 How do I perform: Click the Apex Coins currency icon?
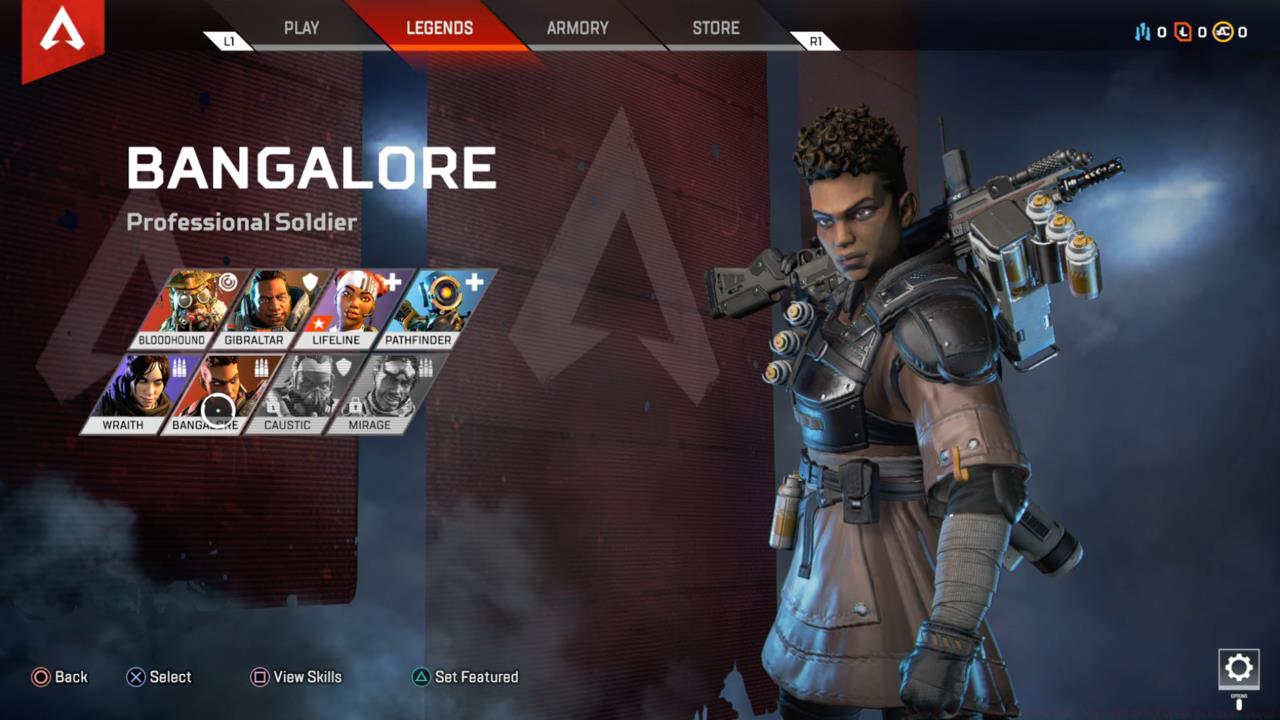pos(1224,31)
